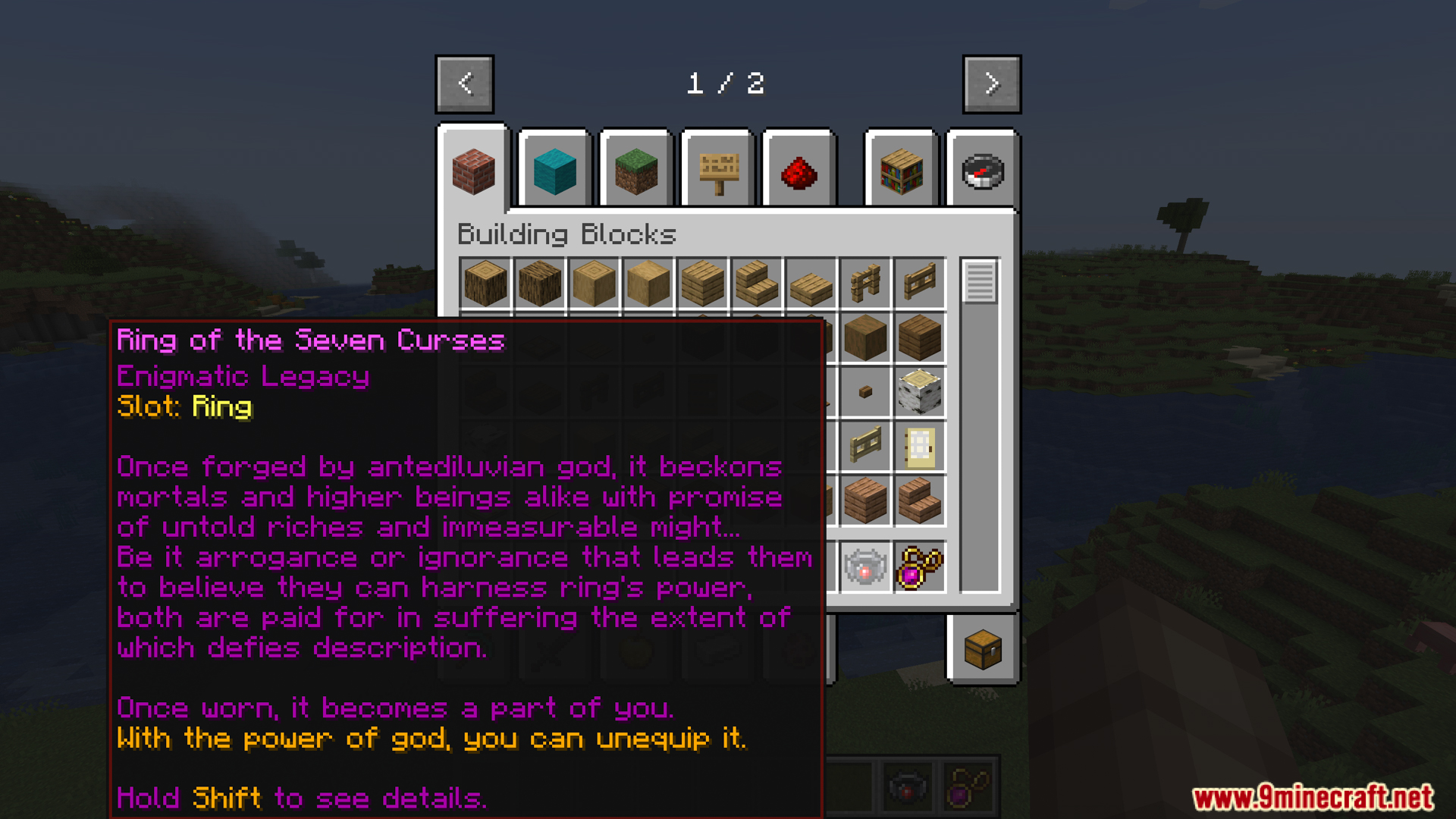Click the previous page arrow
The width and height of the screenshot is (1456, 819).
[465, 83]
